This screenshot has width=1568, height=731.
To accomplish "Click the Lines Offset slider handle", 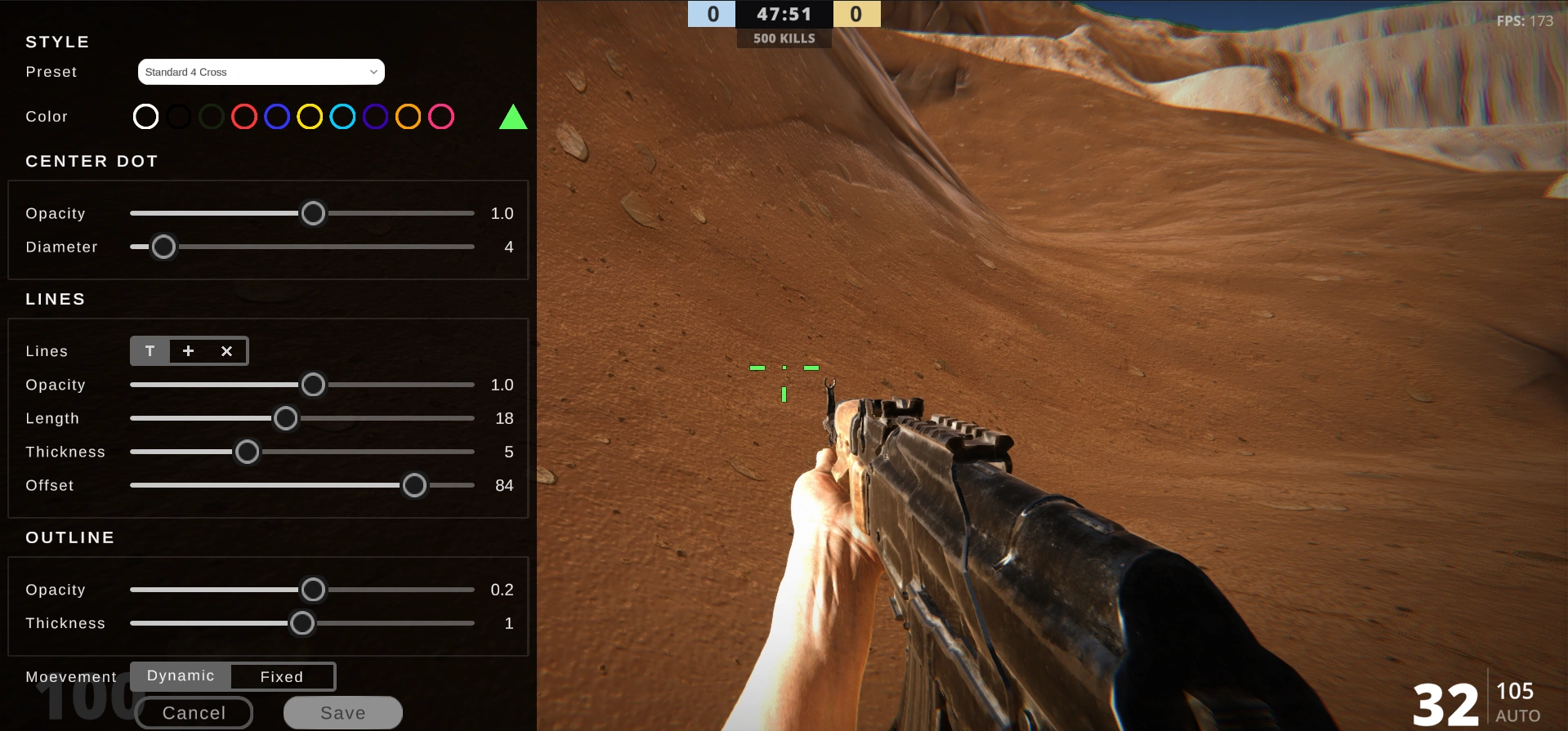I will (413, 484).
